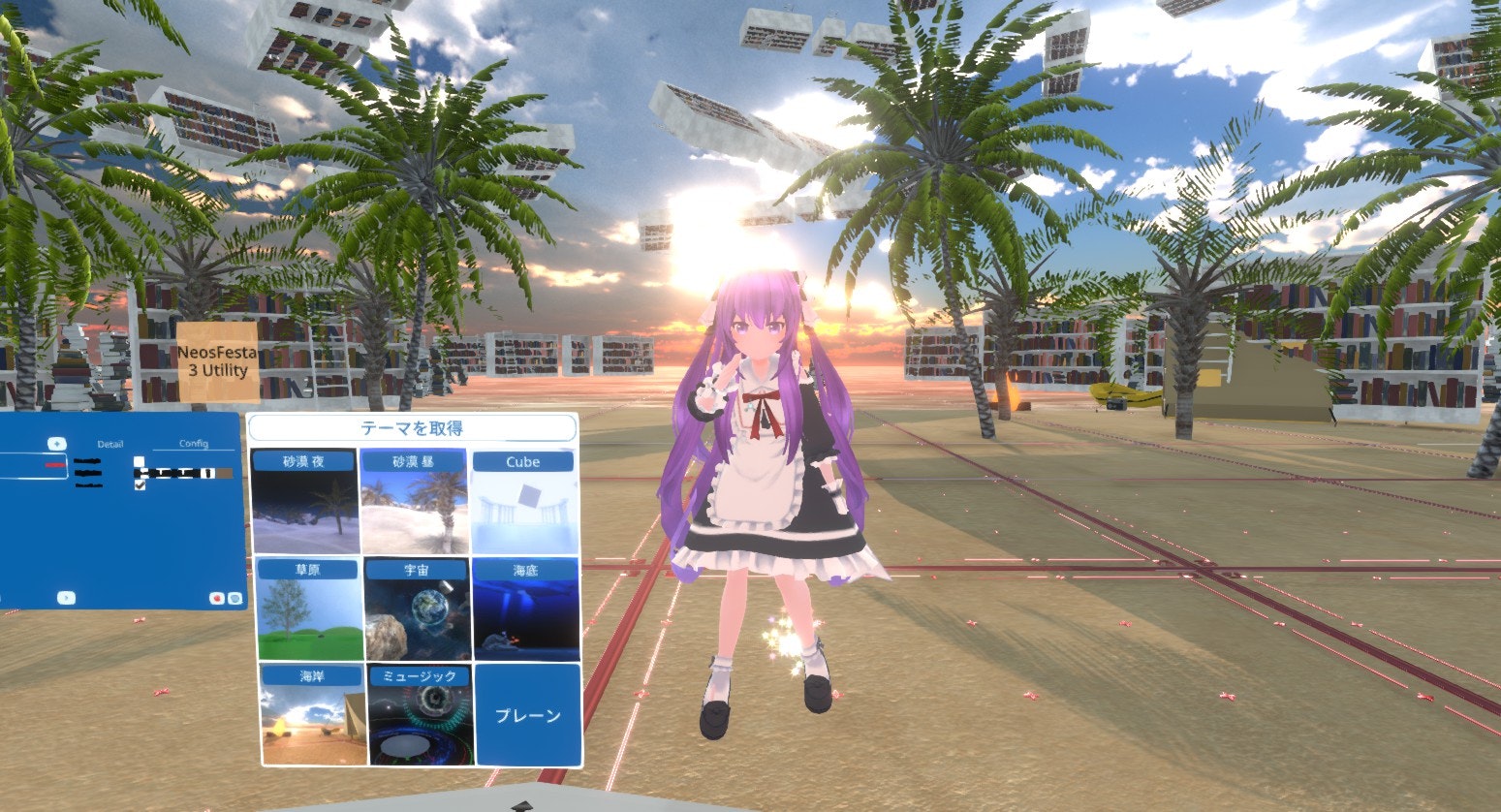Click the plus button on blue panel
Image resolution: width=1501 pixels, height=812 pixels.
(x=57, y=444)
